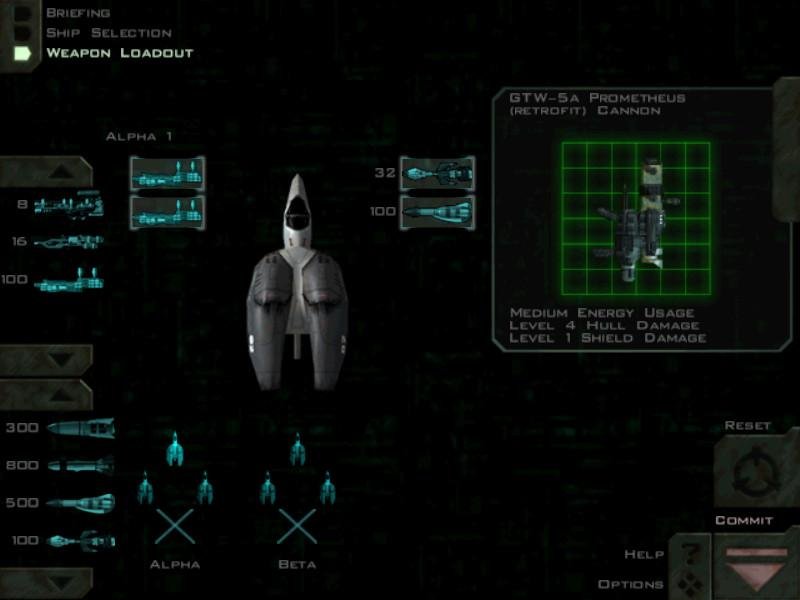The width and height of the screenshot is (800, 600).
Task: Open the Ship Selection tab
Action: [x=108, y=33]
